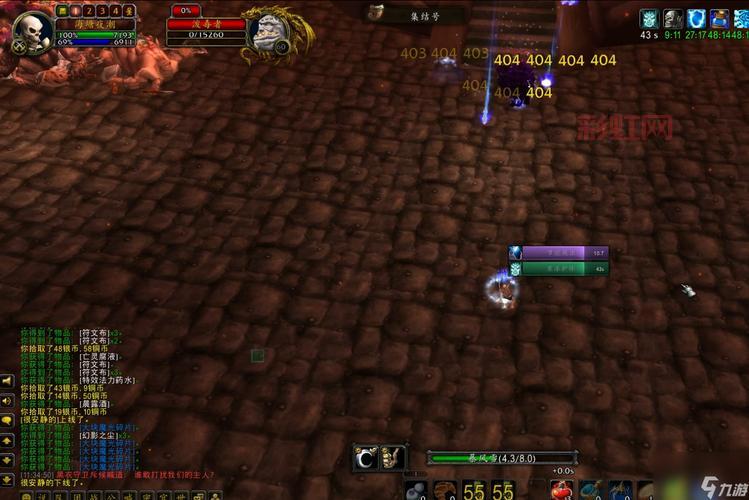This screenshot has width=749, height=500.
Task: Select the frost skull buff with 43s left
Action: (650, 18)
